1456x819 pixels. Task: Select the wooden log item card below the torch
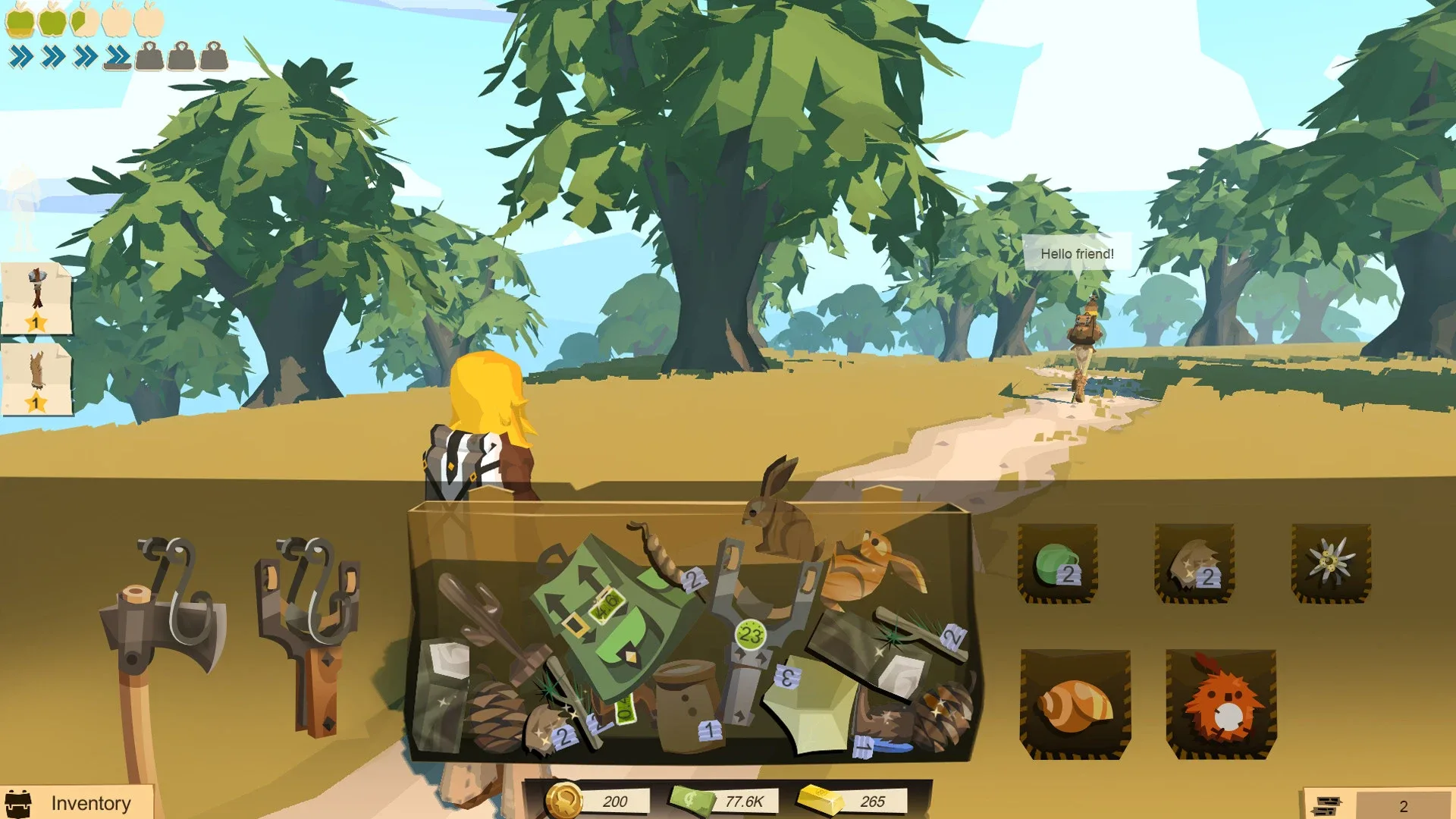[38, 375]
